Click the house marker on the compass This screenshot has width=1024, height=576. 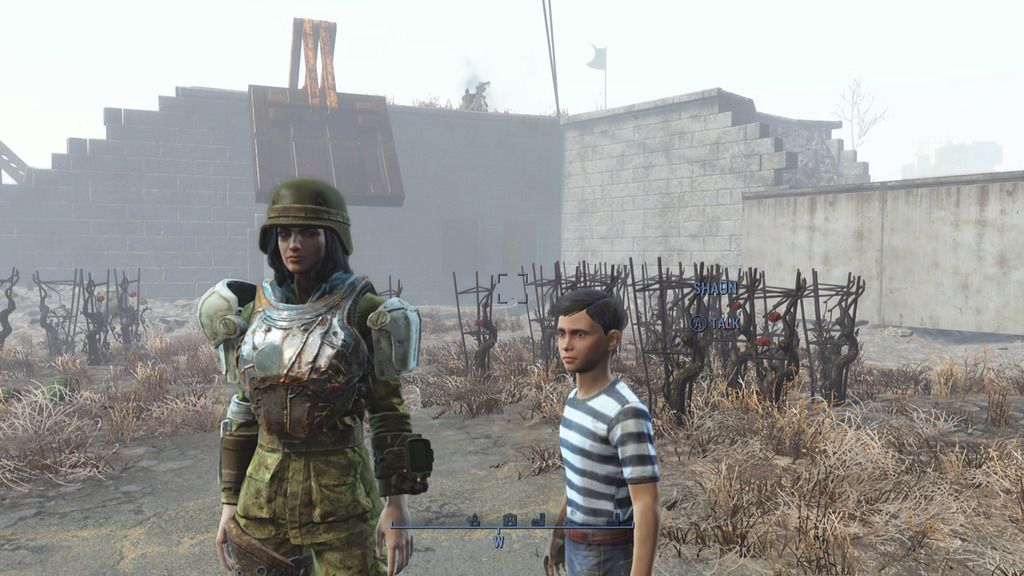click(474, 519)
